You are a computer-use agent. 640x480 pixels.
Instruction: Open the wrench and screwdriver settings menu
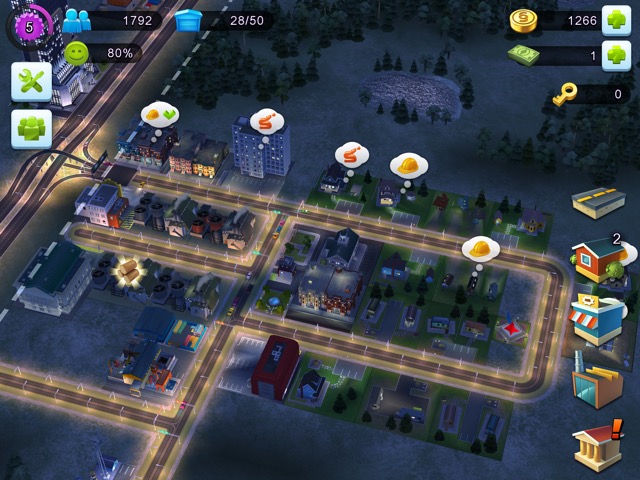click(x=31, y=82)
